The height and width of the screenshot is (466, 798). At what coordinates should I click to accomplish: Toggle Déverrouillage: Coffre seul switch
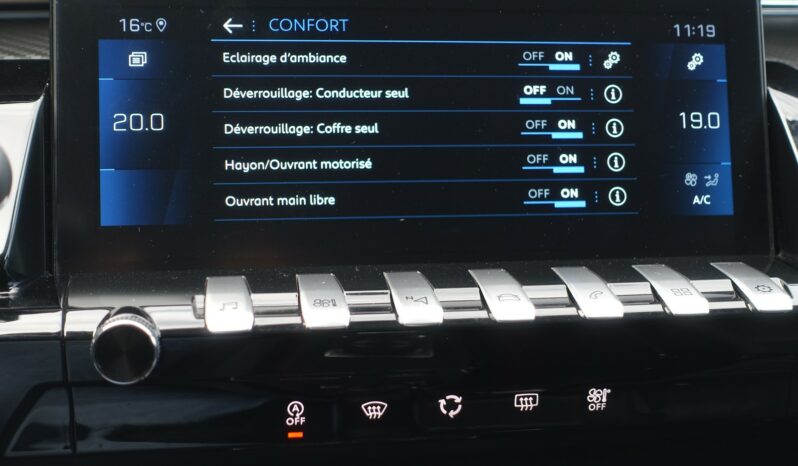[x=552, y=127]
